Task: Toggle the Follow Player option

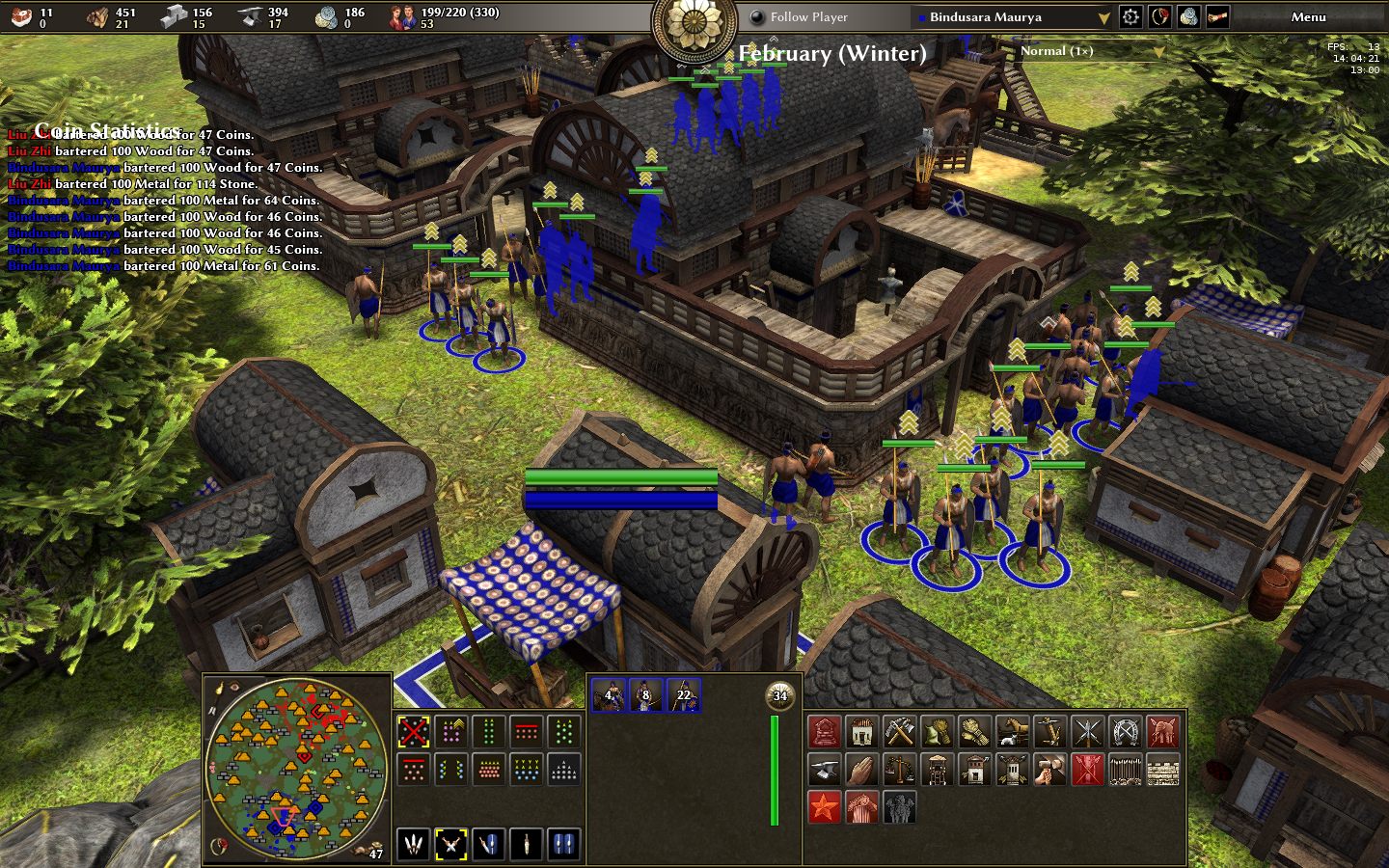Action: click(758, 16)
